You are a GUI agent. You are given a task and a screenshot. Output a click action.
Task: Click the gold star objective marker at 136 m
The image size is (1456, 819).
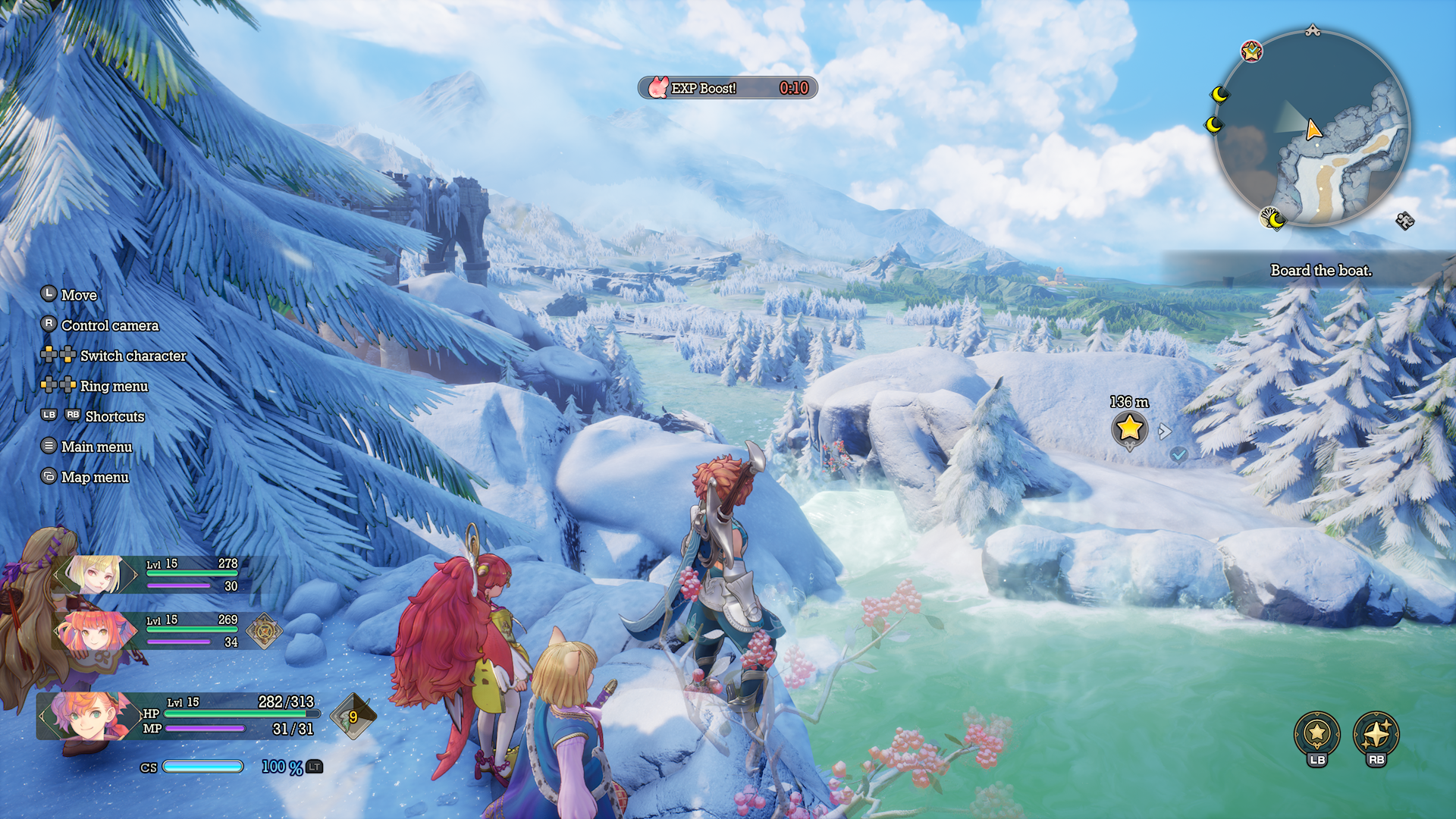[x=1129, y=428]
